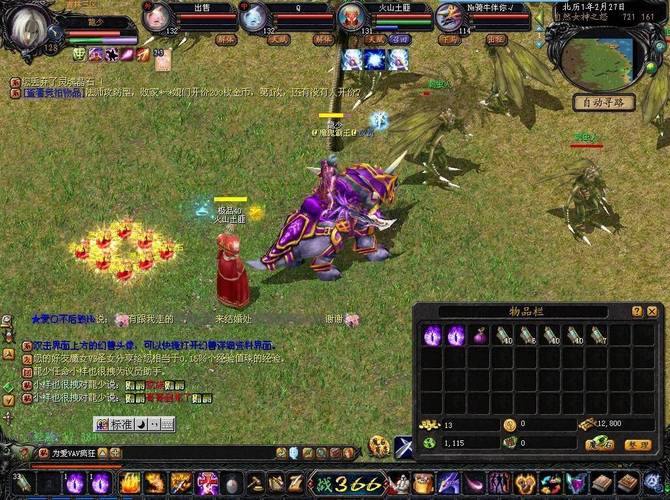Open the inventory help question mark
The height and width of the screenshot is (500, 670).
pyautogui.click(x=637, y=312)
